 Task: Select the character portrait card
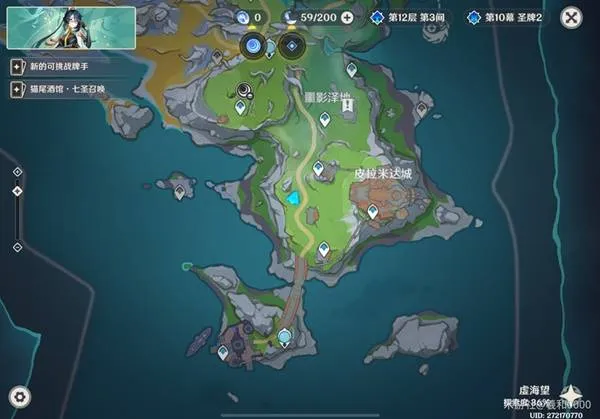tap(56, 26)
